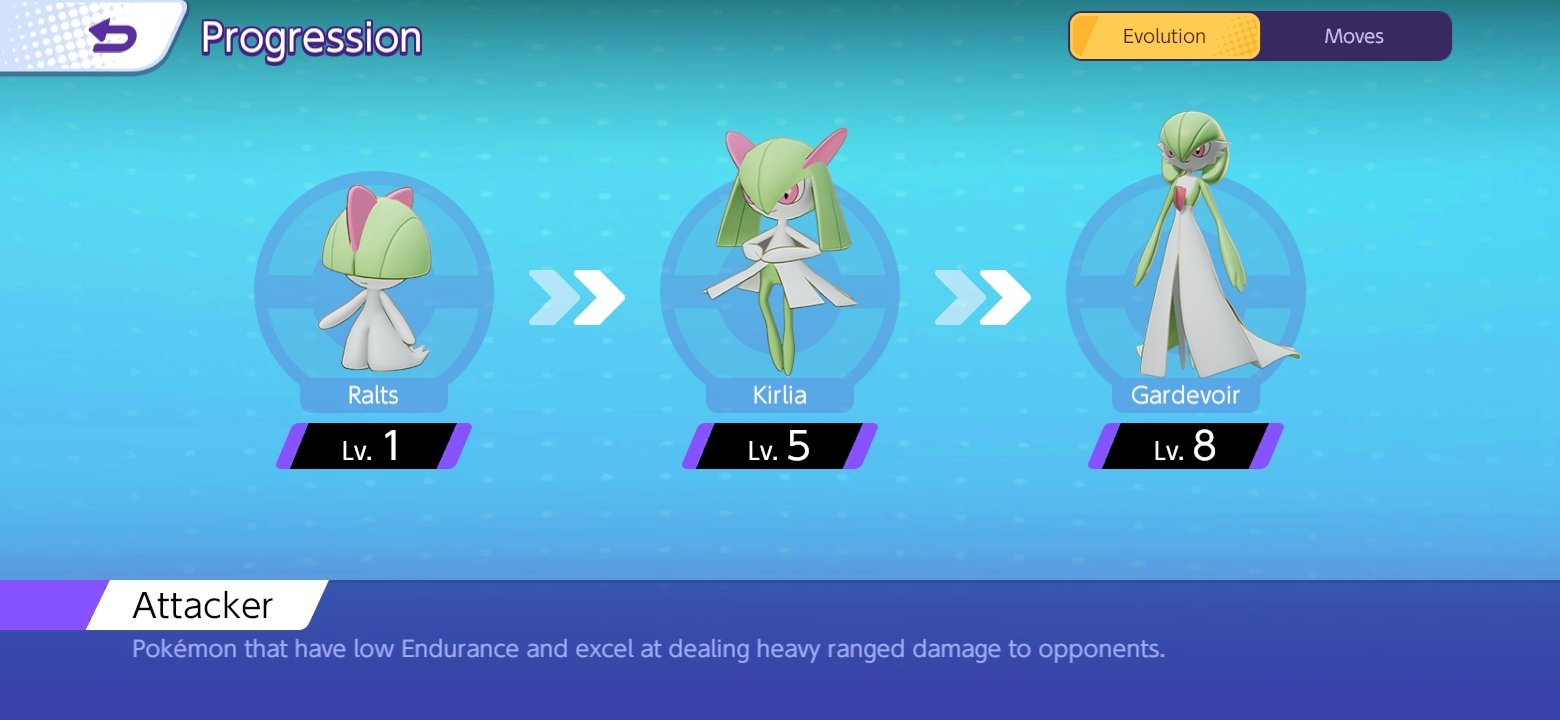Viewport: 1560px width, 720px height.
Task: Open the Attacker role banner
Action: click(201, 605)
